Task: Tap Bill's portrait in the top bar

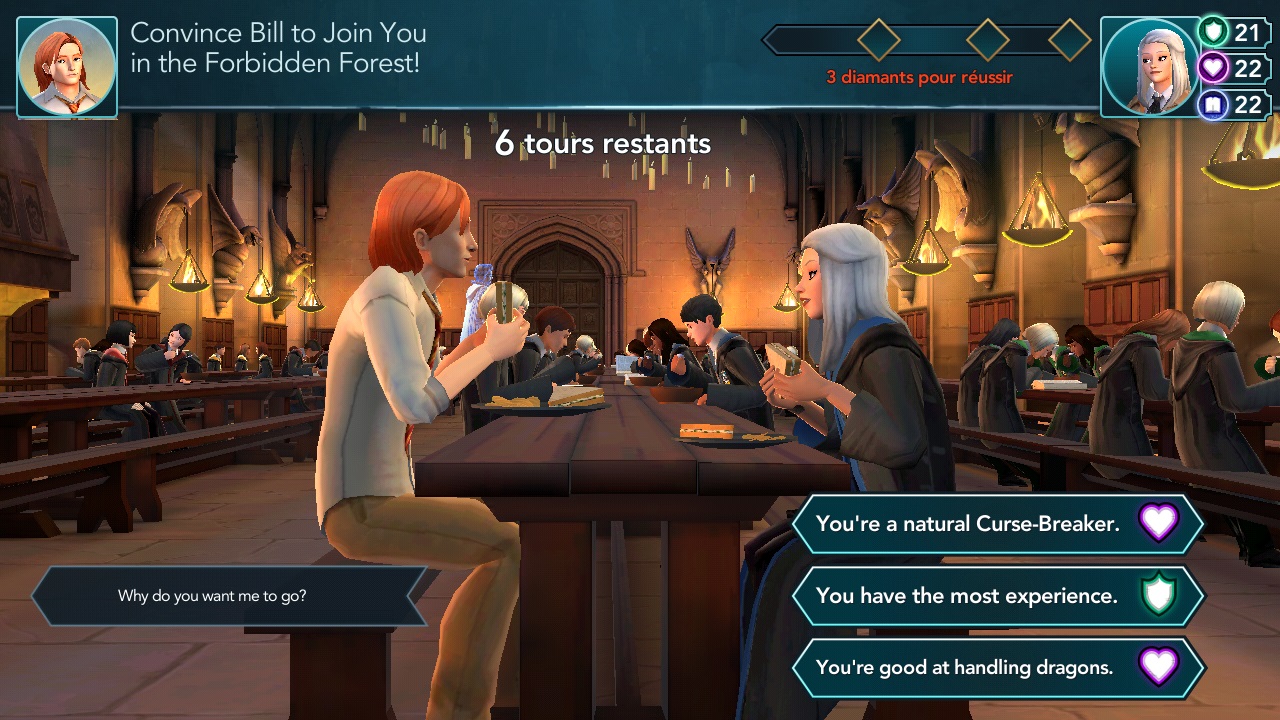Action: pos(67,68)
